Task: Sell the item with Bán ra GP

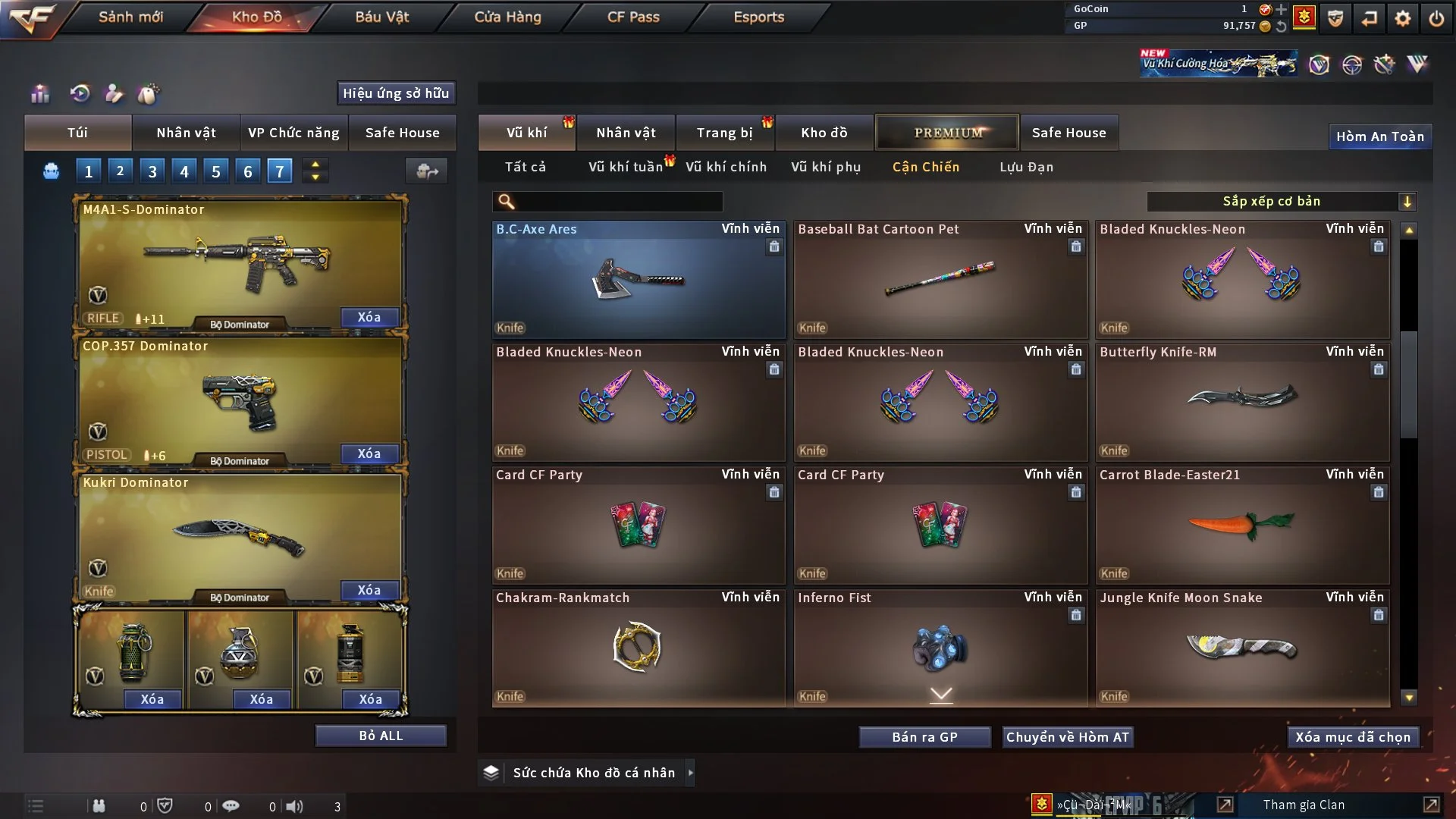Action: click(x=924, y=737)
